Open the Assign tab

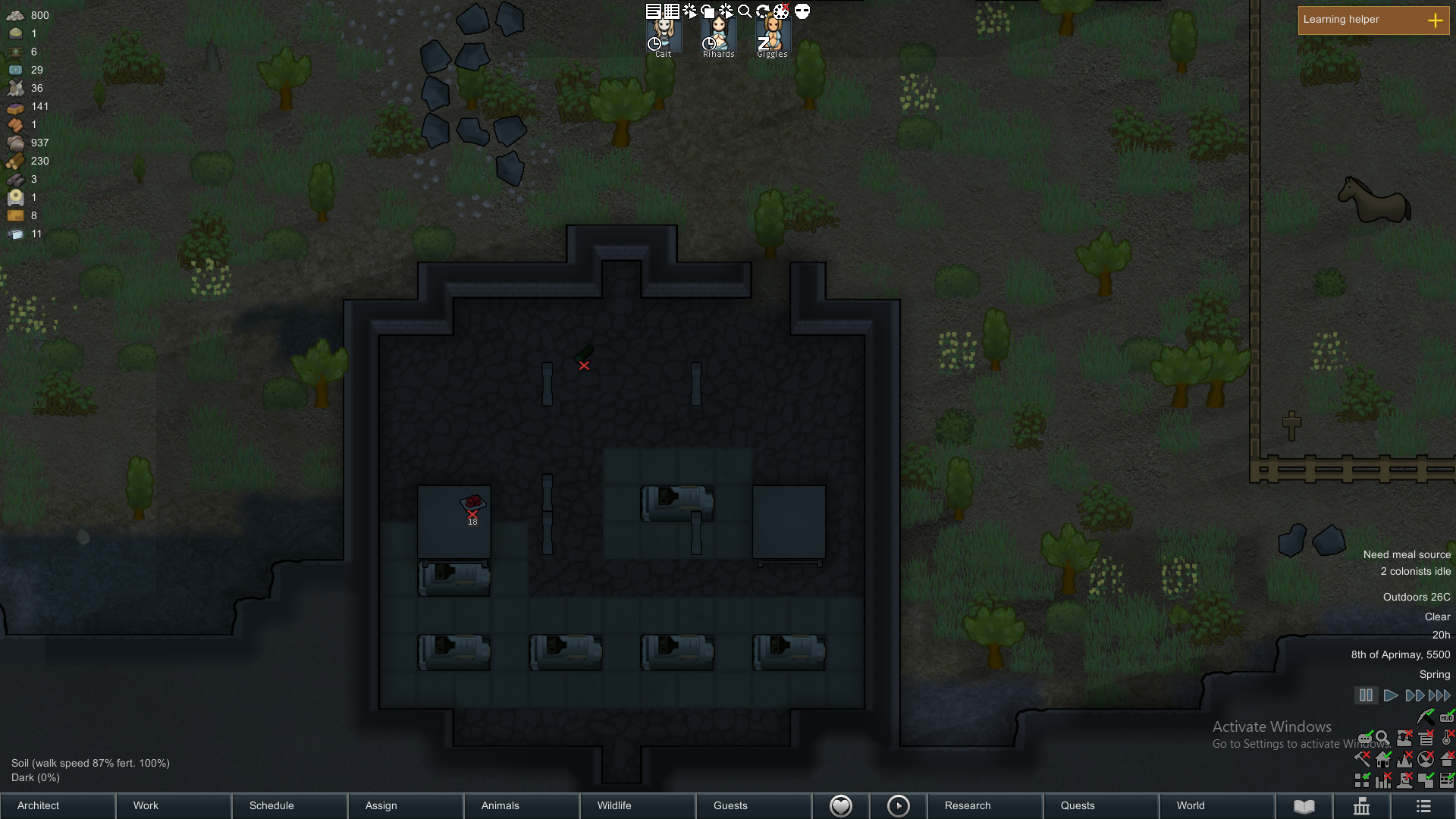tap(406, 805)
